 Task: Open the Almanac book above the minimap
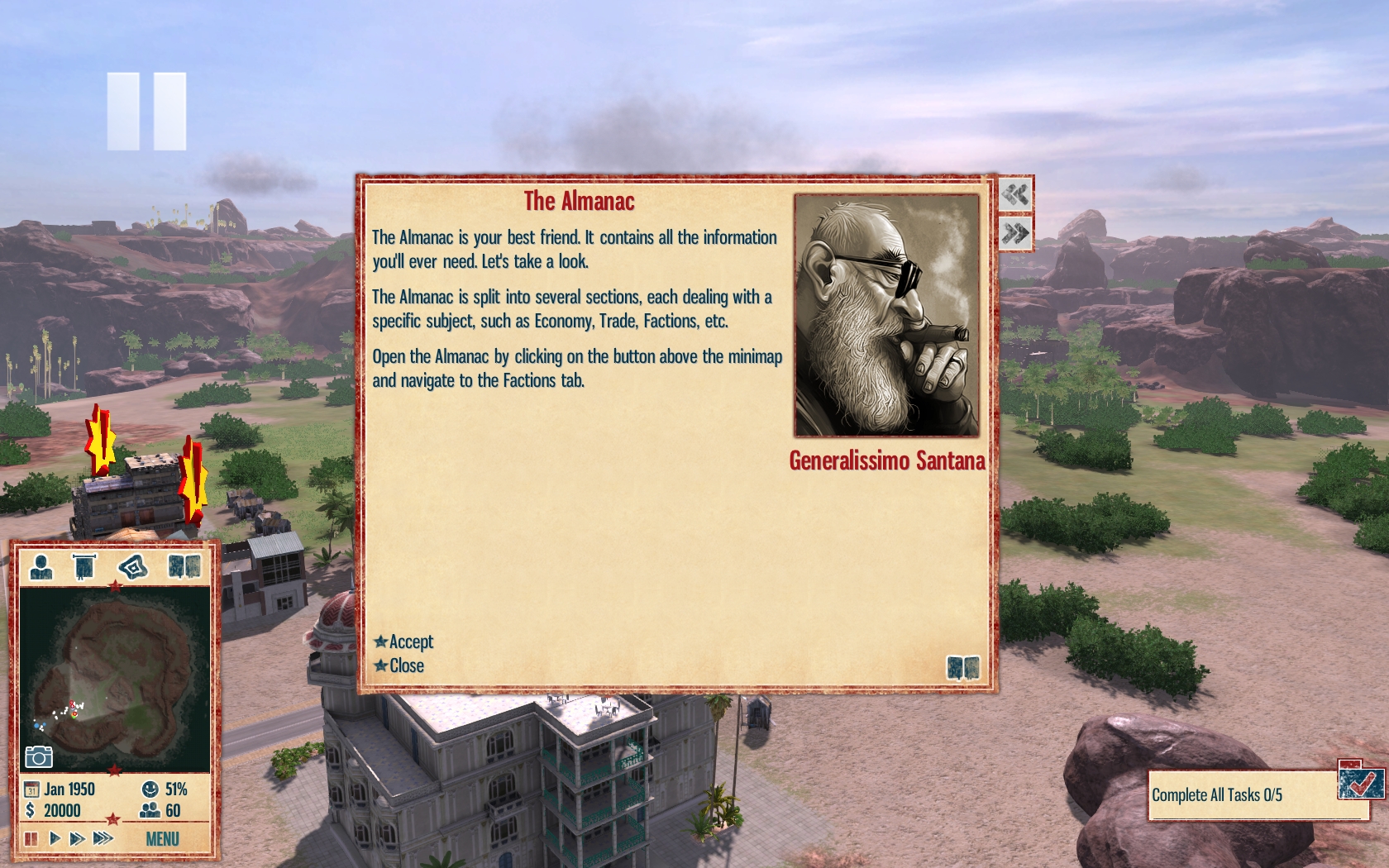184,566
